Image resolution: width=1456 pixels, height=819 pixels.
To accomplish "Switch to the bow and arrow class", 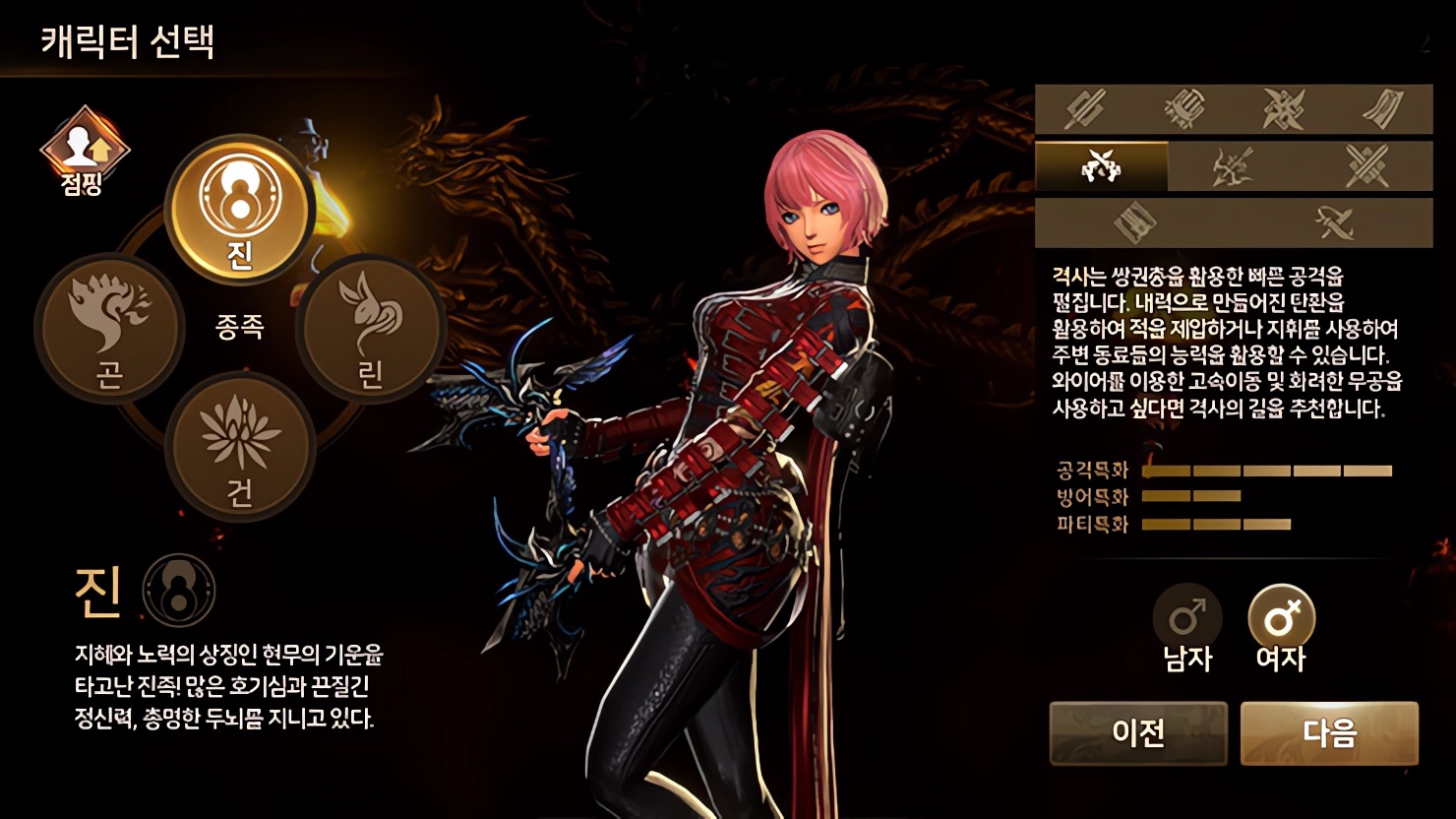I will click(1234, 166).
